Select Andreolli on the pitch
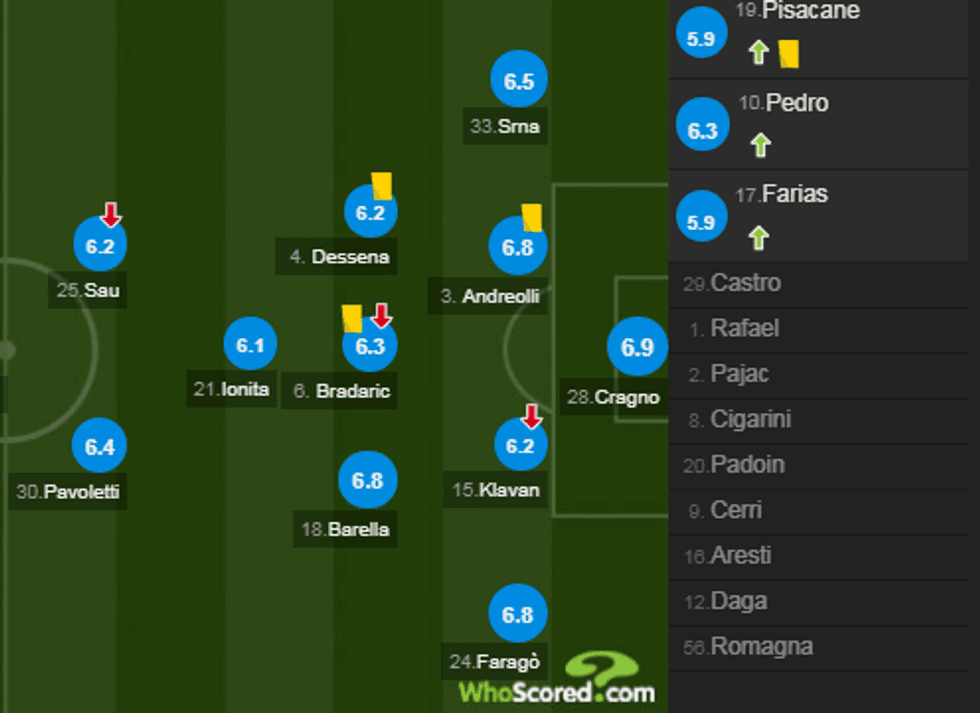Viewport: 980px width, 713px height. coord(518,247)
